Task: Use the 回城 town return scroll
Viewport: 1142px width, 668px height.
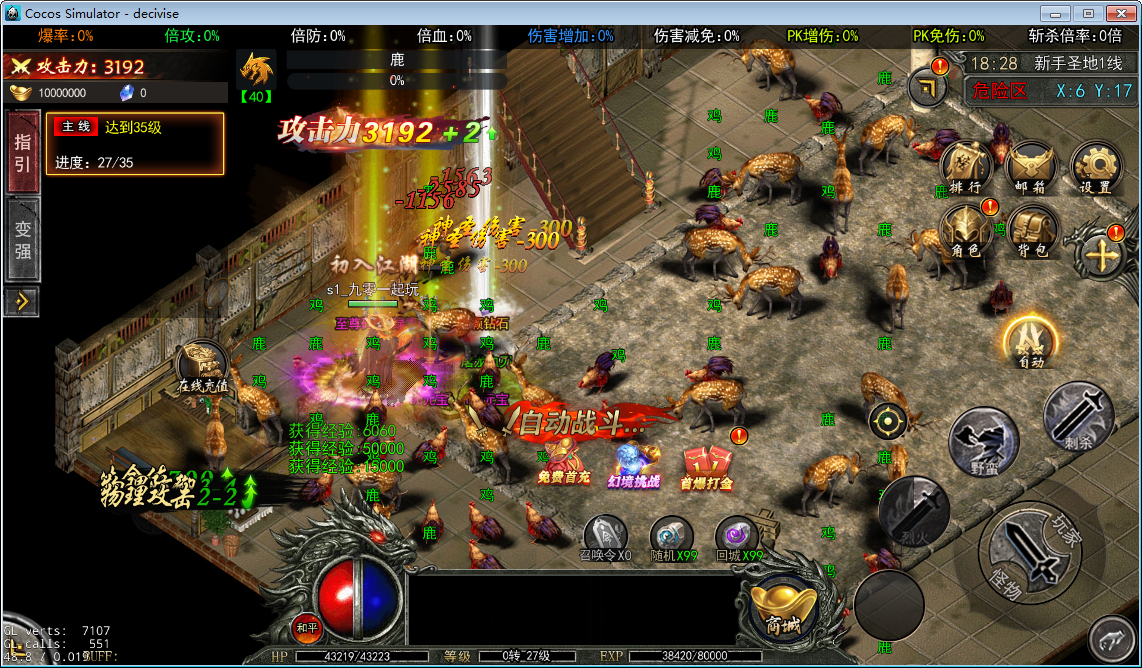Action: [739, 538]
